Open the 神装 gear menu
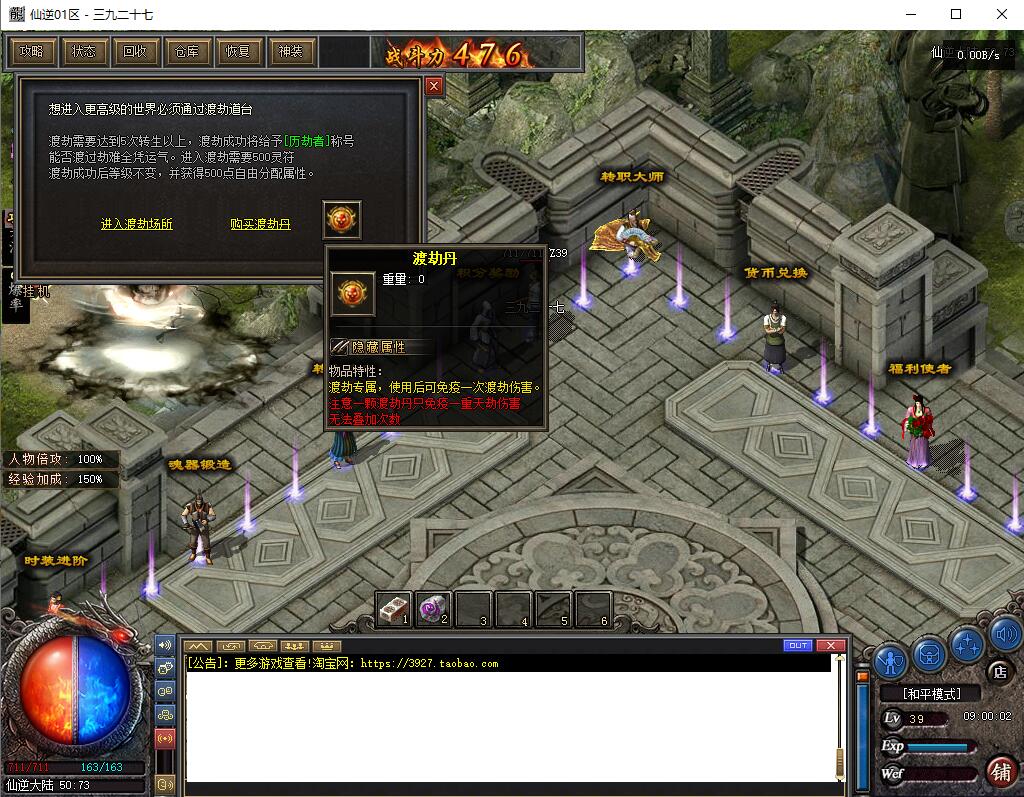Screen dimensions: 1024x797 (x=290, y=51)
